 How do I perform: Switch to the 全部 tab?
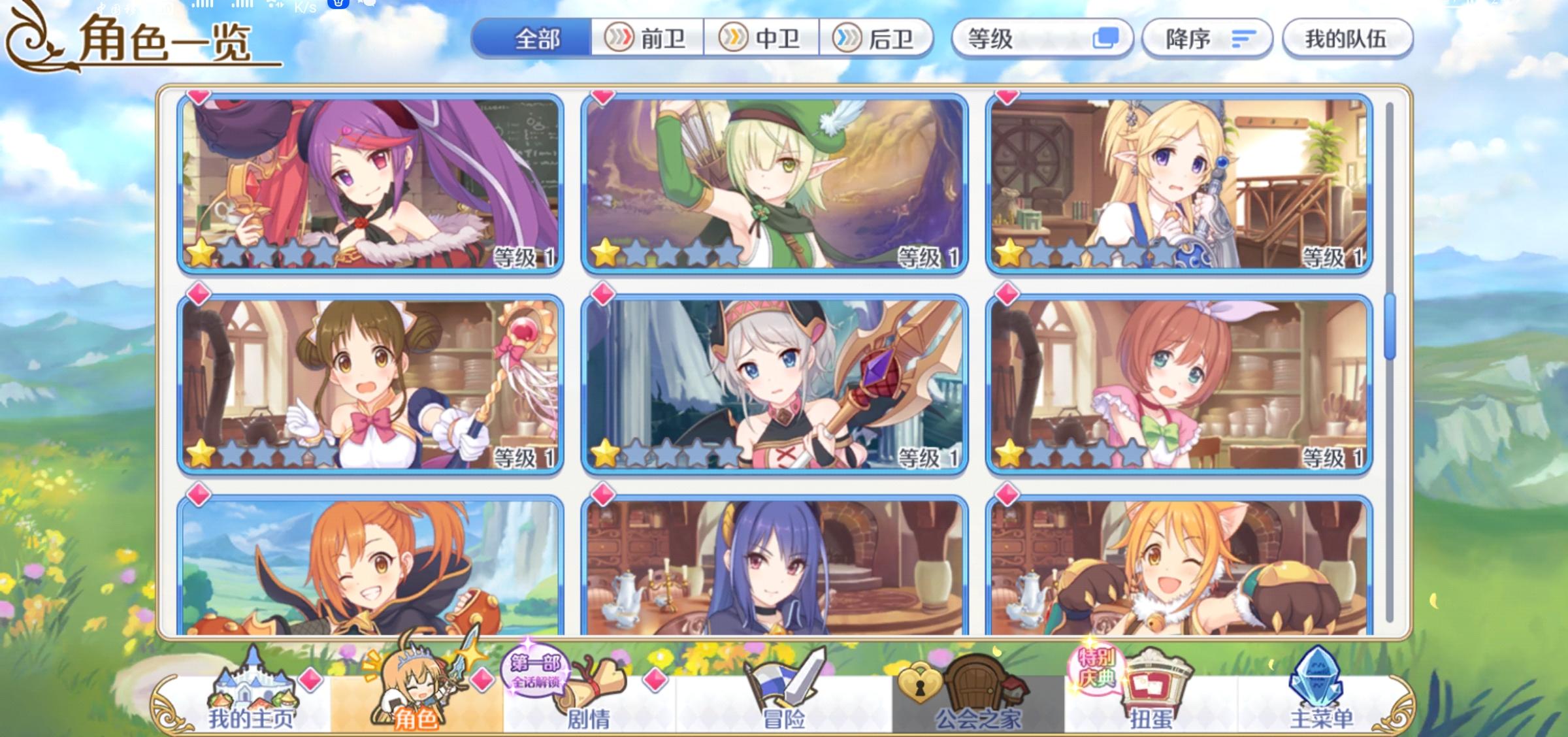[x=537, y=38]
